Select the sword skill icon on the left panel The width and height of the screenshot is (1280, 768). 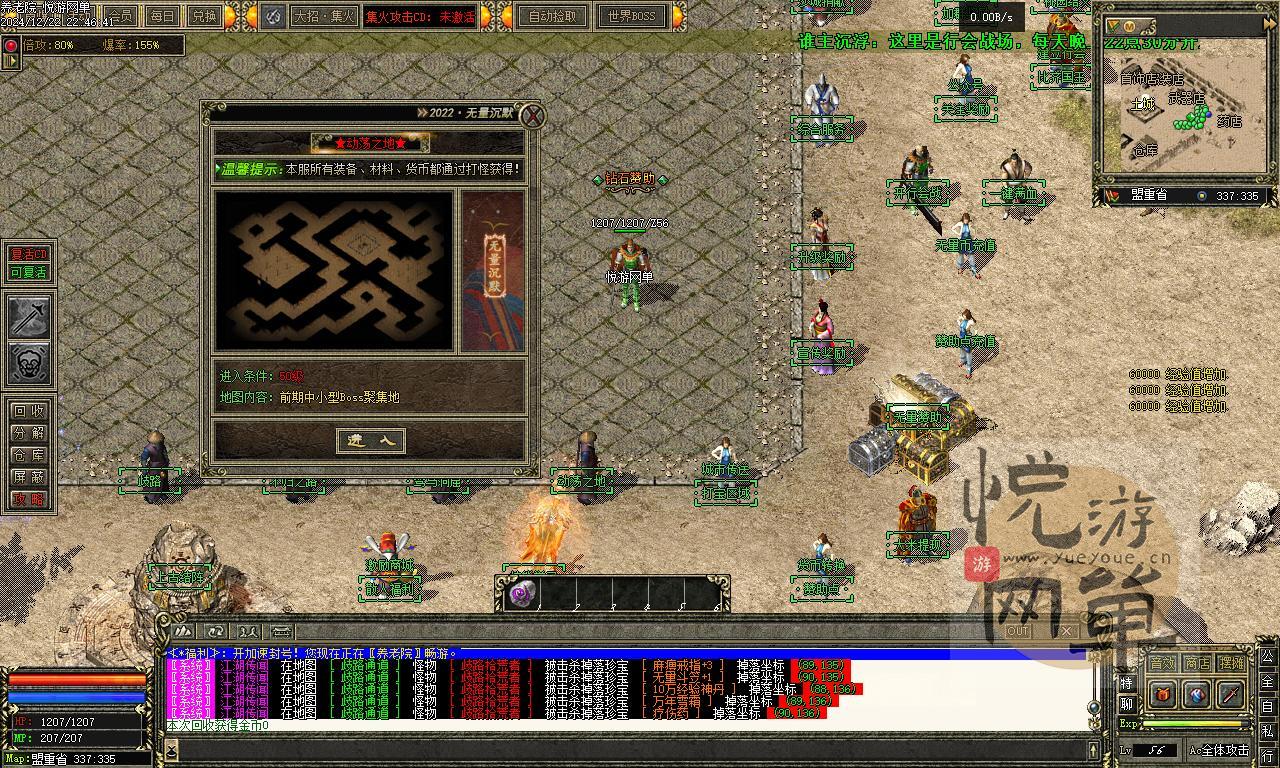pyautogui.click(x=29, y=317)
